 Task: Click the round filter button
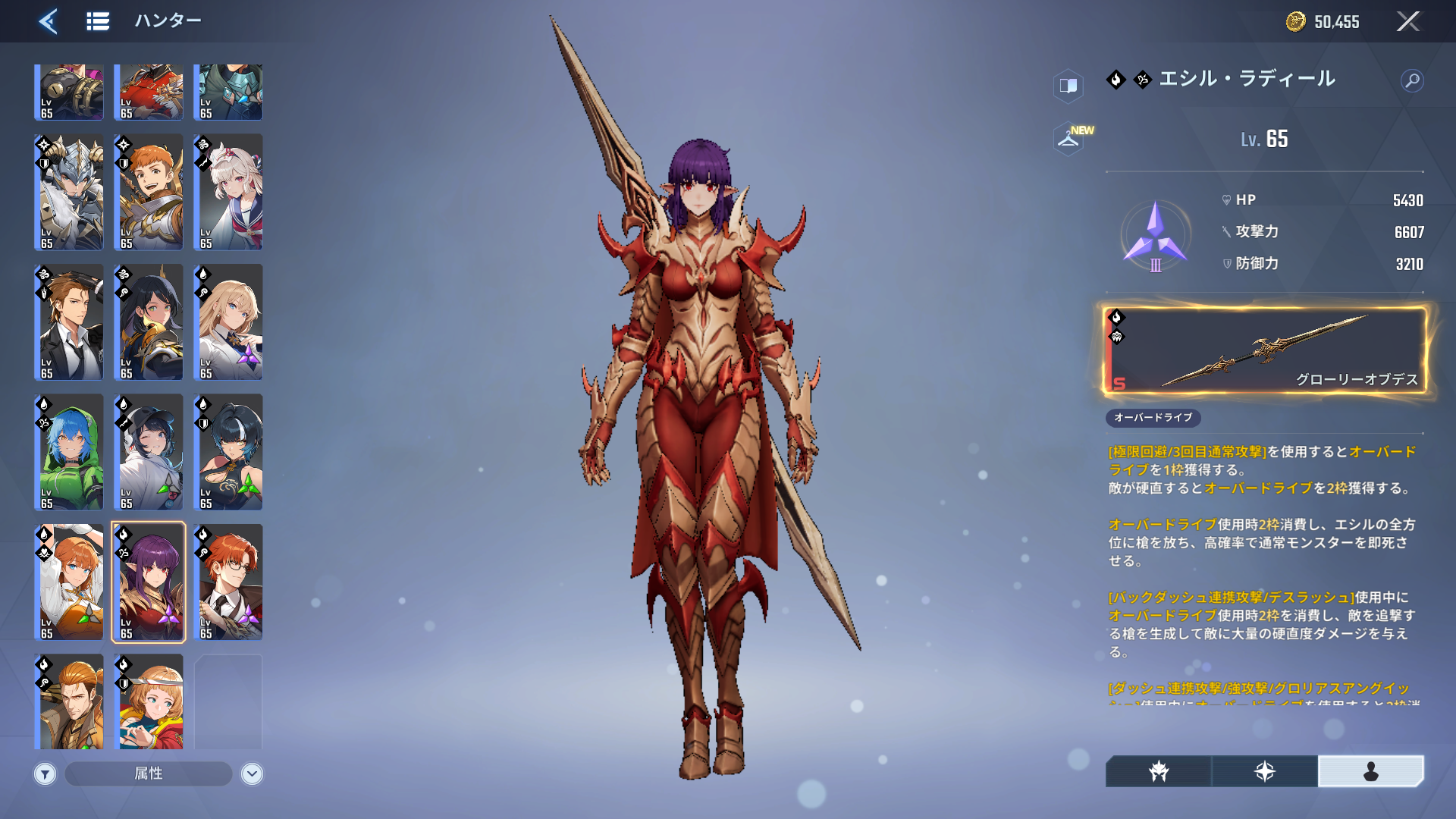click(x=45, y=773)
